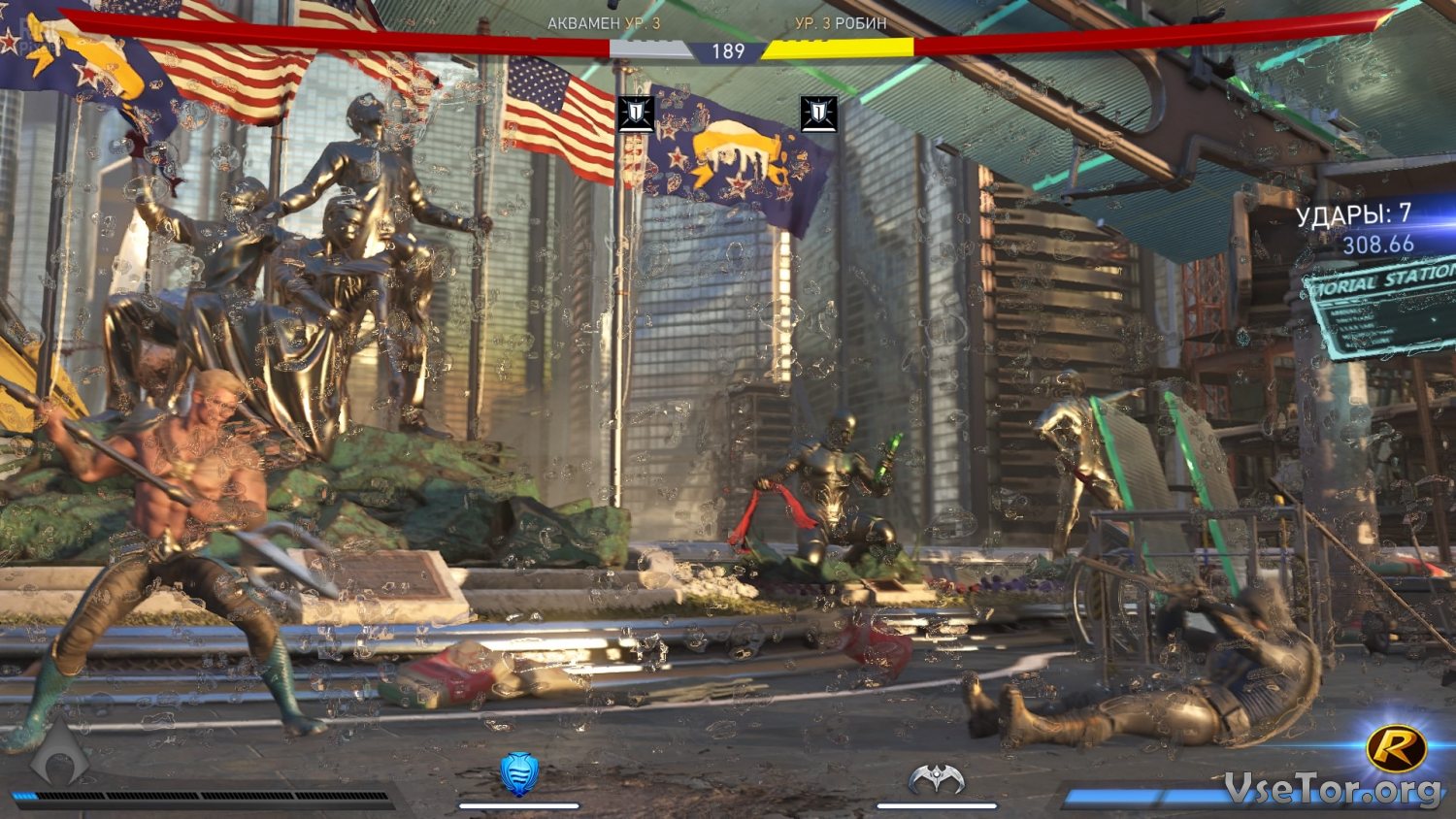Select Robin's round marker shield icon
Viewport: 1456px width, 819px height.
coord(818,114)
